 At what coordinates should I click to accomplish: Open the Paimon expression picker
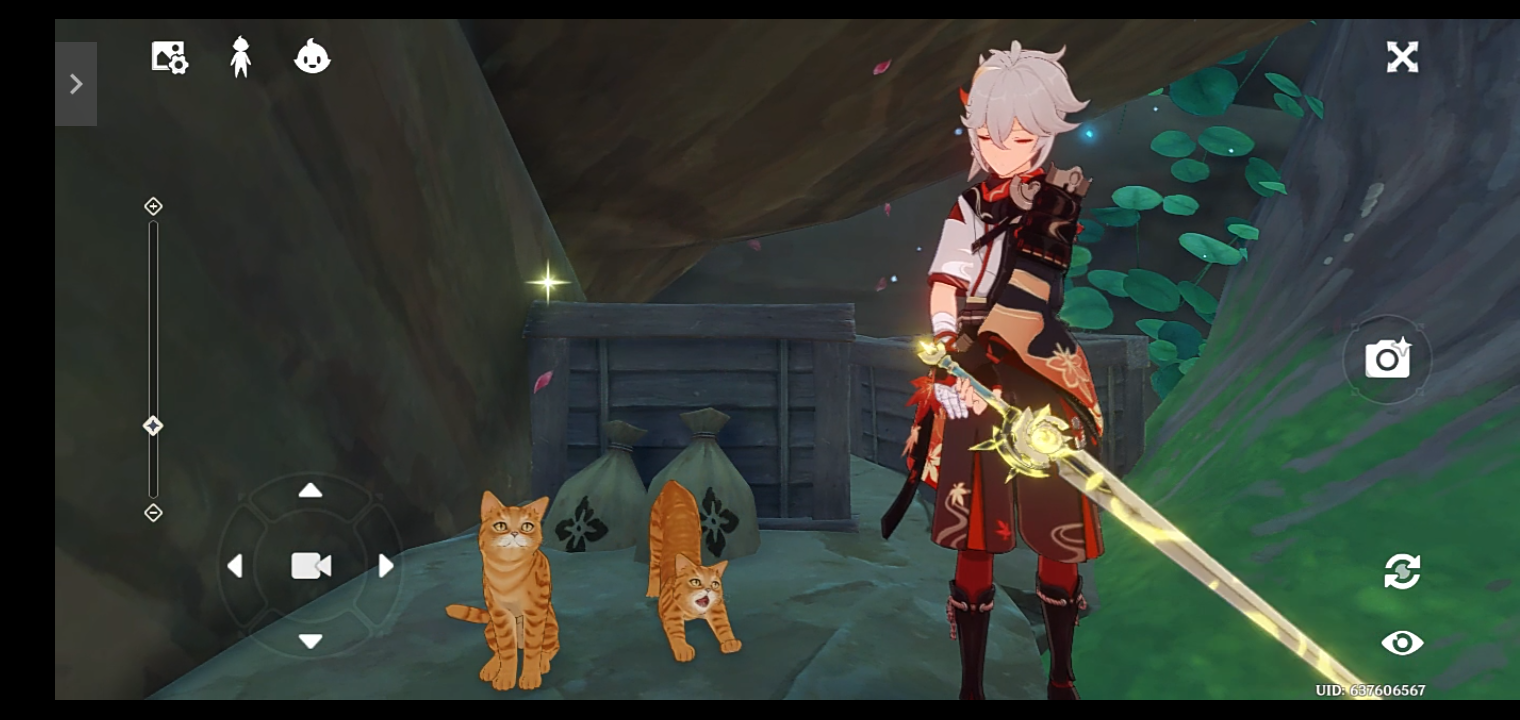click(x=312, y=57)
